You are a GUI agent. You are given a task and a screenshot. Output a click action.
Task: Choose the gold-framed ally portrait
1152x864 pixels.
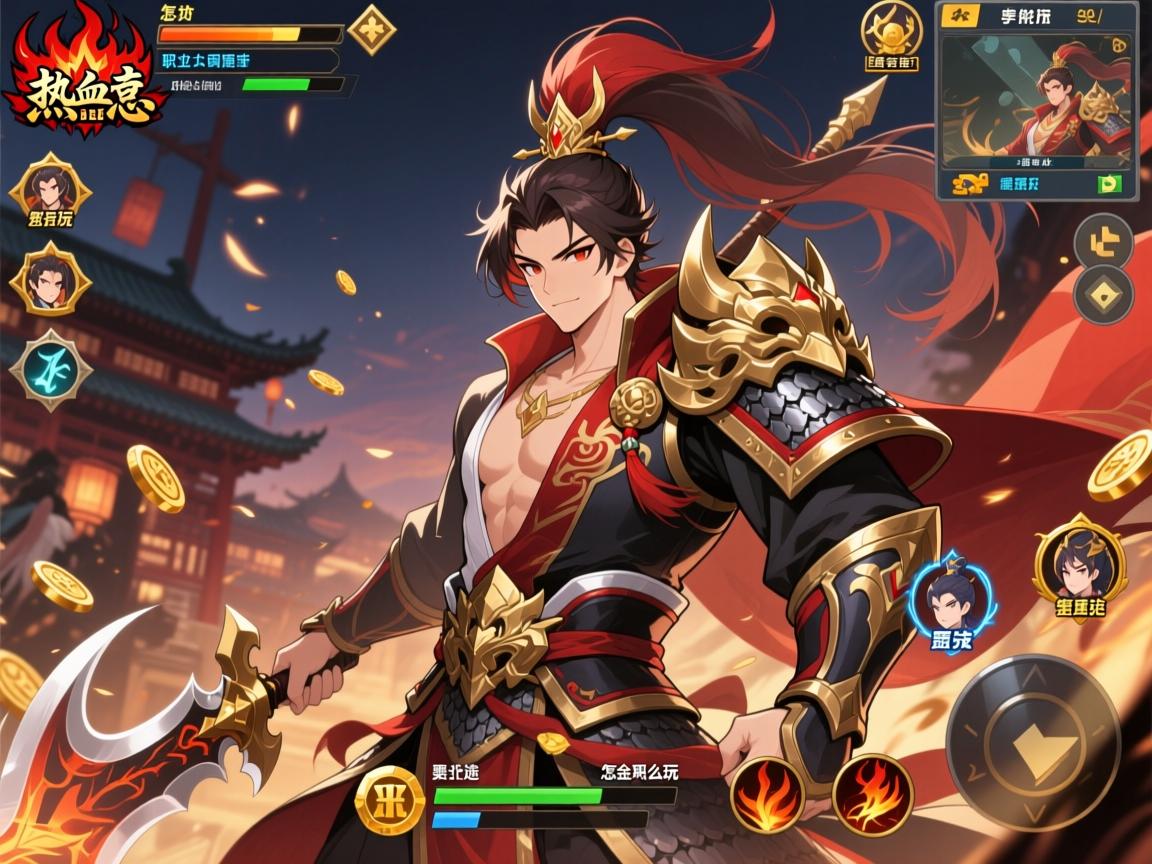pos(1080,563)
